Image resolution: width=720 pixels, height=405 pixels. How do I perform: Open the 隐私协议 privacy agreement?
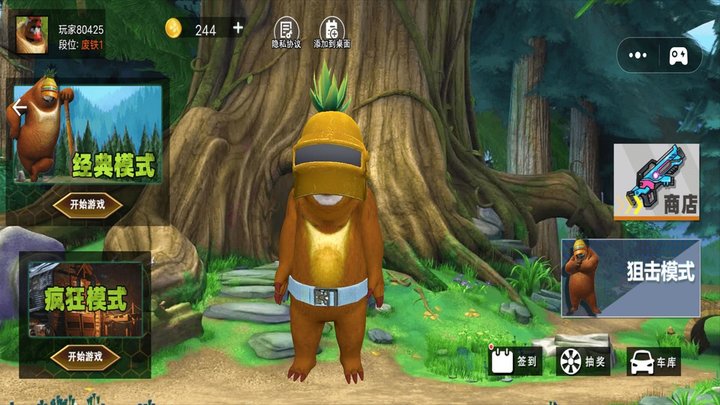pyautogui.click(x=286, y=34)
